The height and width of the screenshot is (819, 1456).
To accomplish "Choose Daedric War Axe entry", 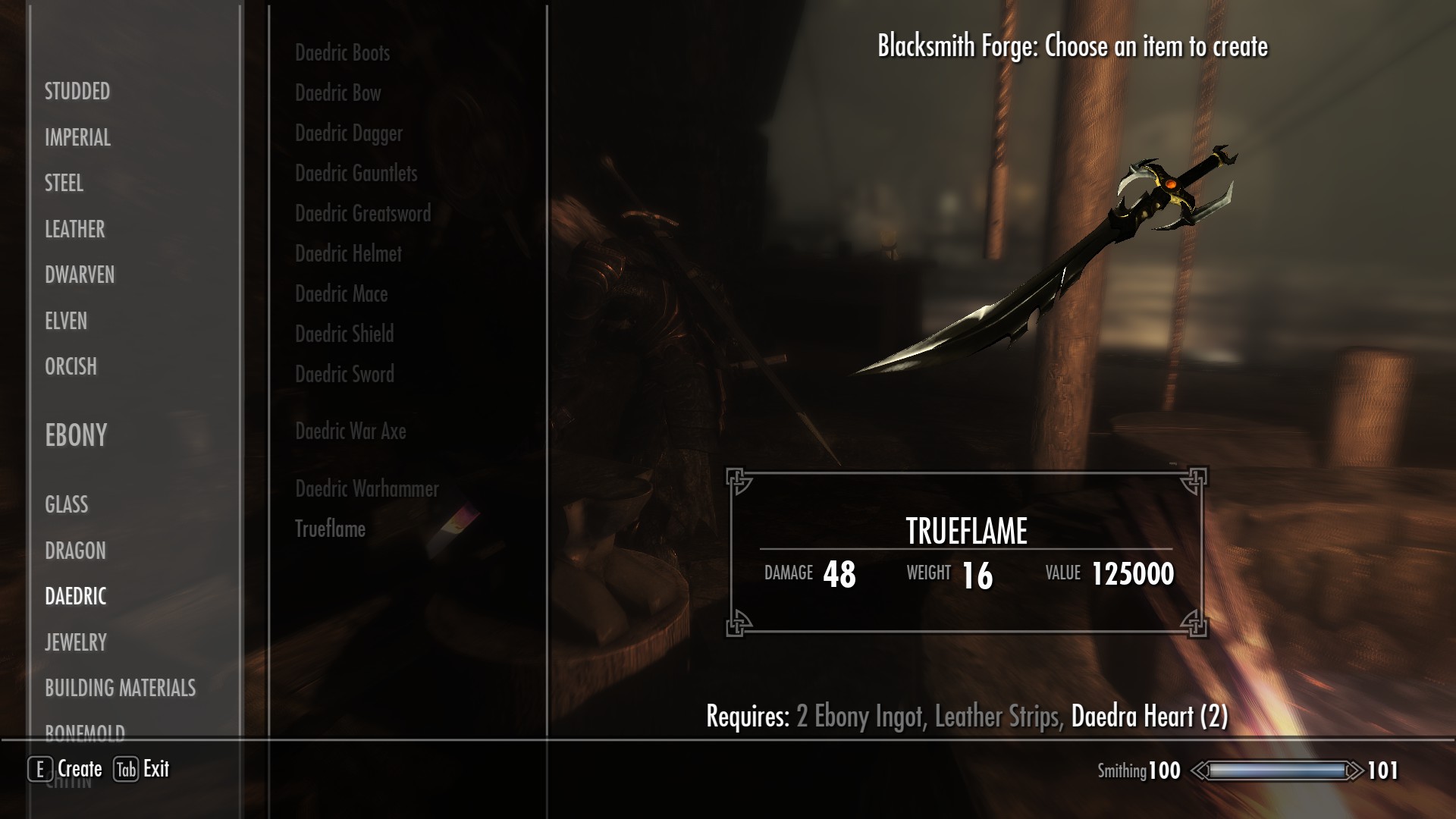I will pyautogui.click(x=350, y=431).
